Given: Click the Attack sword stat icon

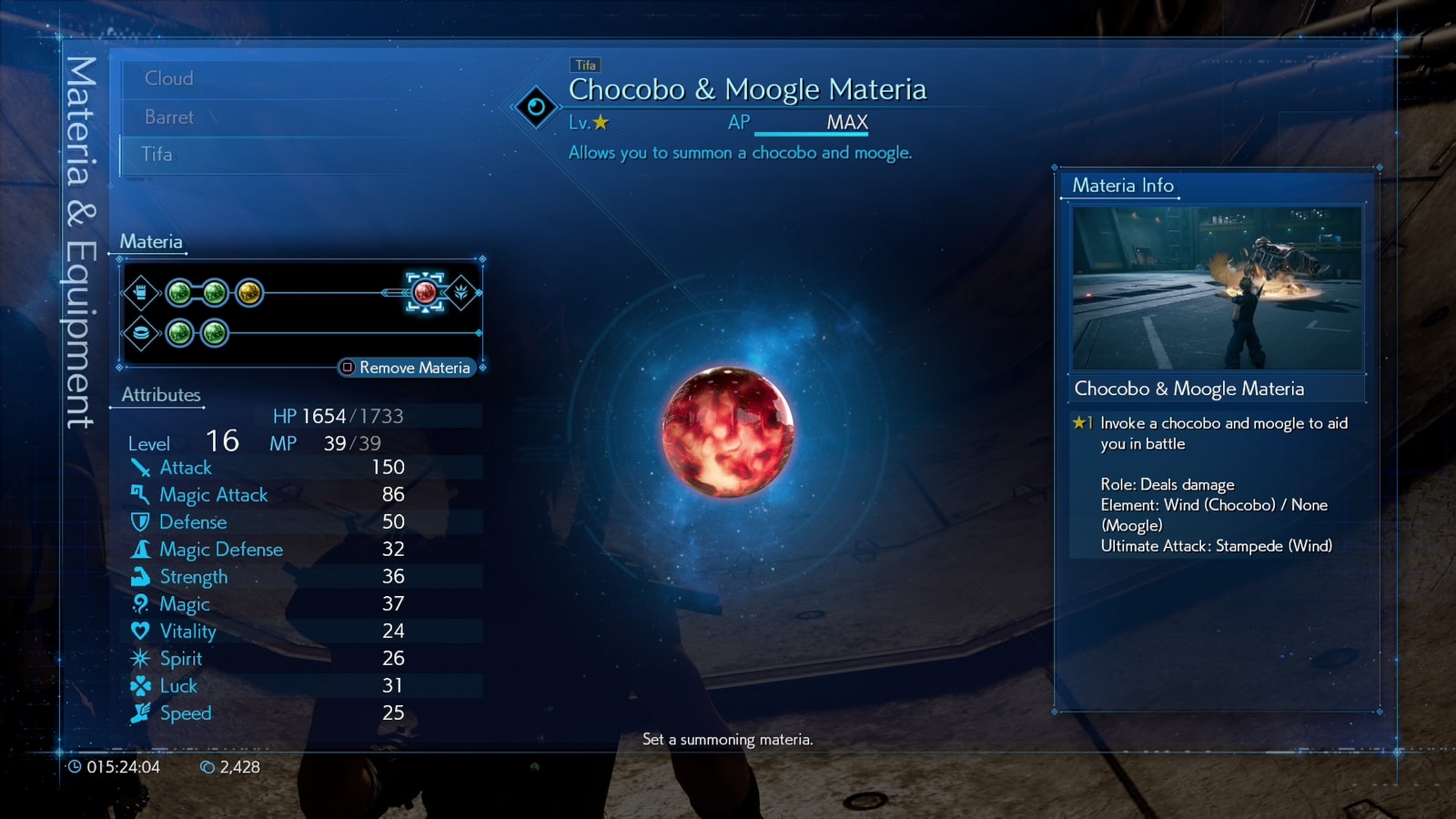Looking at the screenshot, I should [x=139, y=467].
